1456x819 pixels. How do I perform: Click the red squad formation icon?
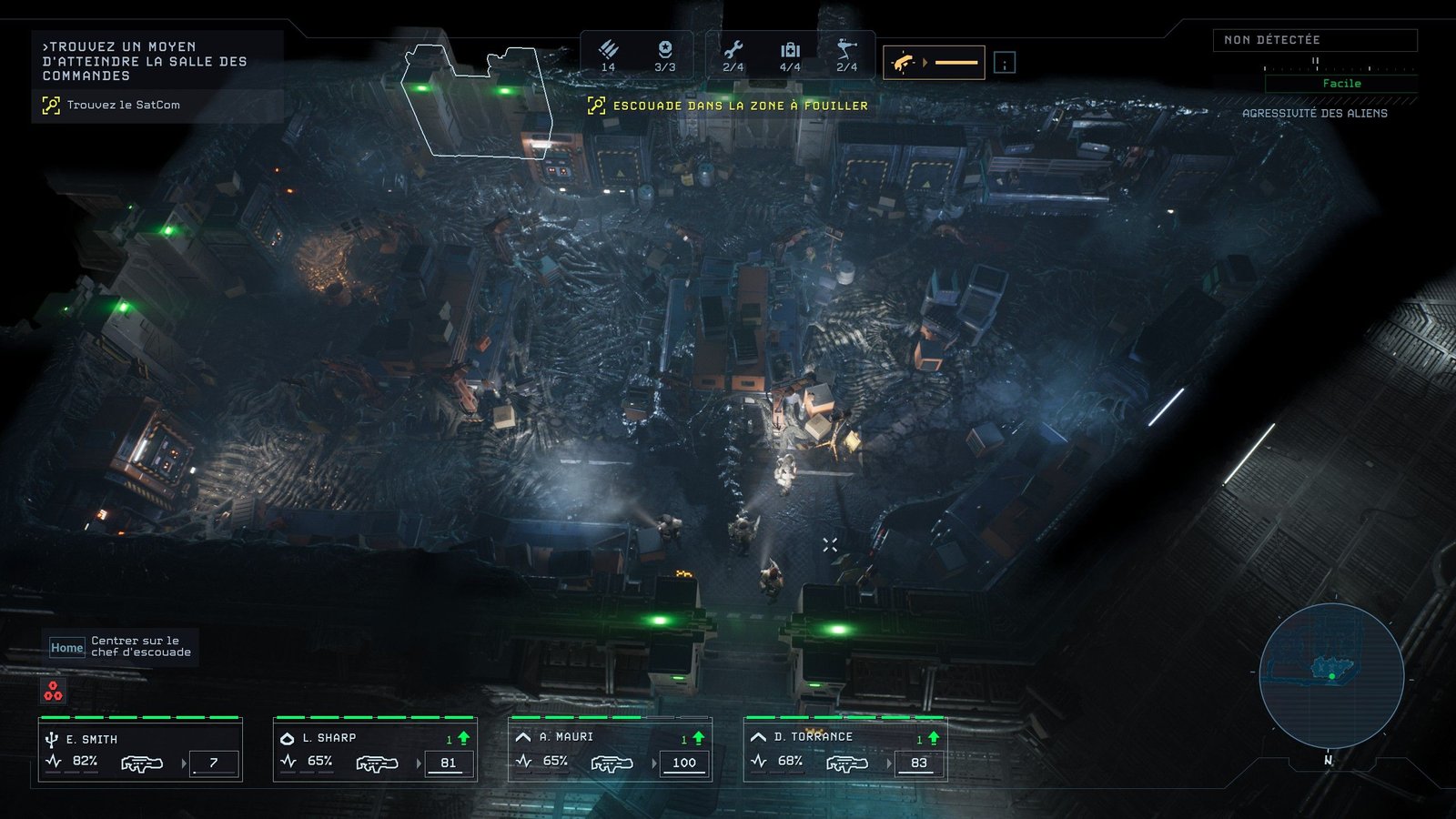[x=54, y=692]
